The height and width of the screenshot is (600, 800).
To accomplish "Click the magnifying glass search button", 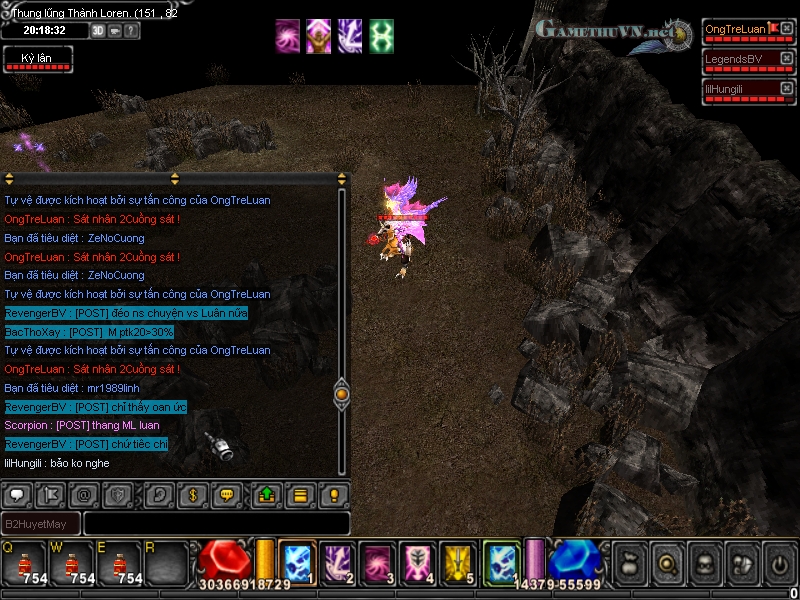I will 666,564.
